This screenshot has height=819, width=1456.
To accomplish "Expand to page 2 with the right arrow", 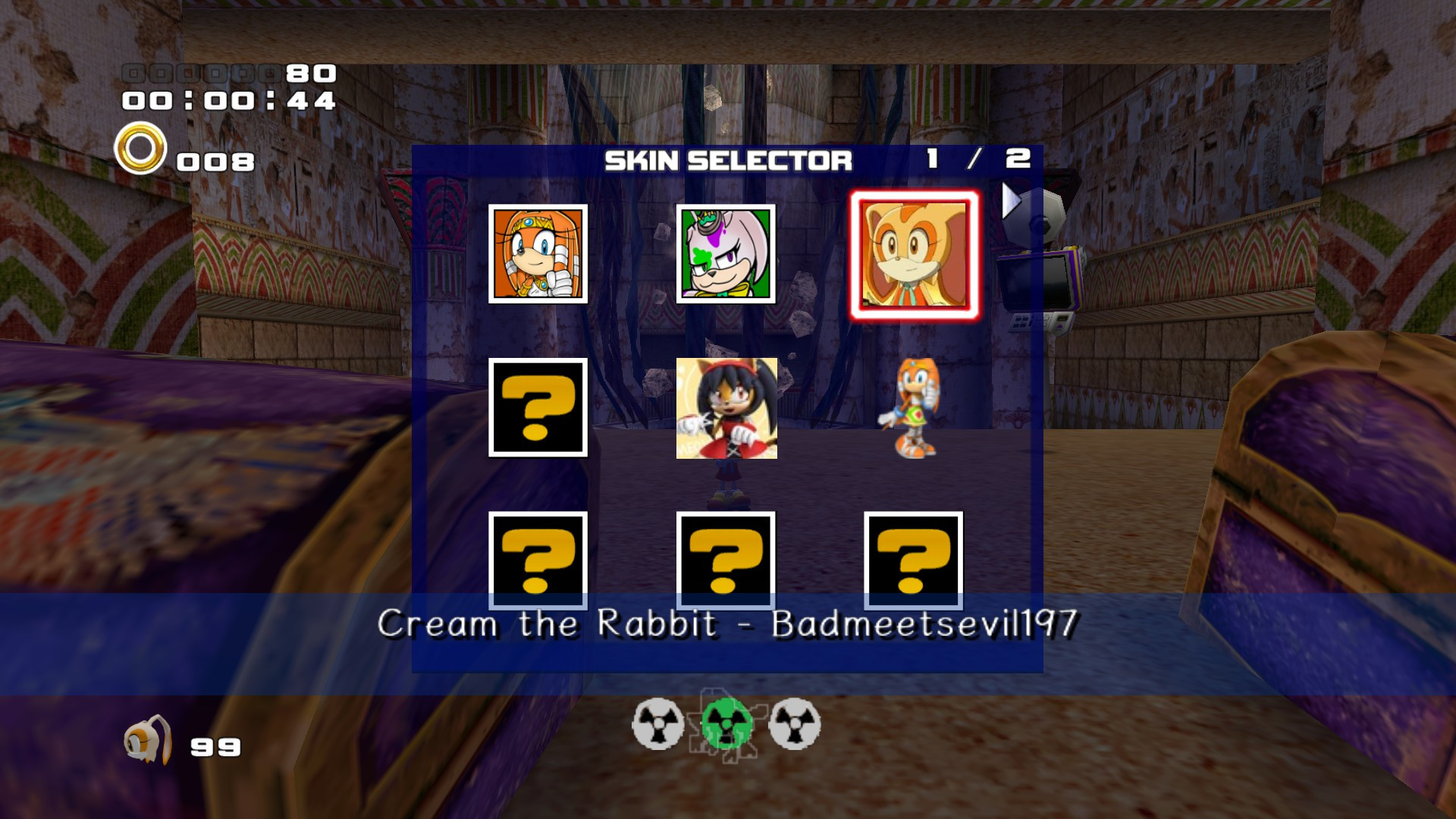I will tap(1011, 199).
